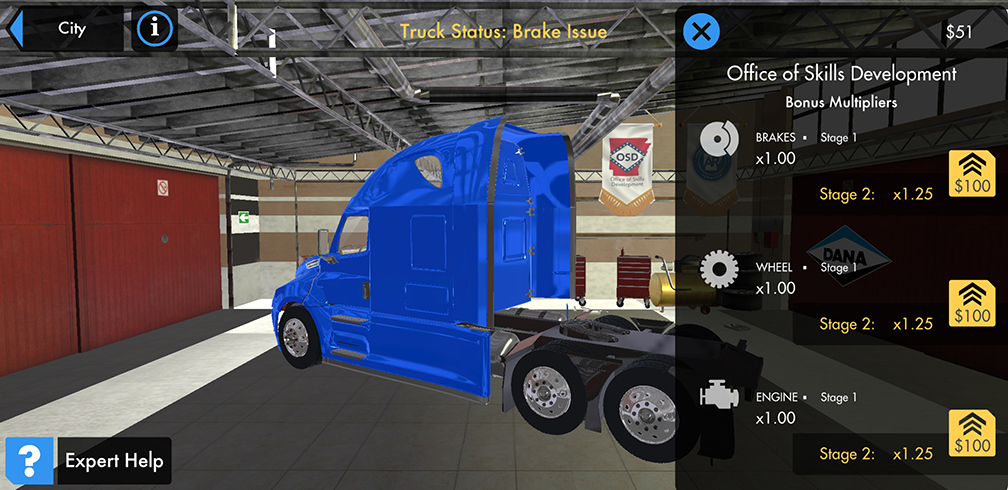Close the Bonus Multipliers panel
The width and height of the screenshot is (1008, 490).
click(701, 32)
